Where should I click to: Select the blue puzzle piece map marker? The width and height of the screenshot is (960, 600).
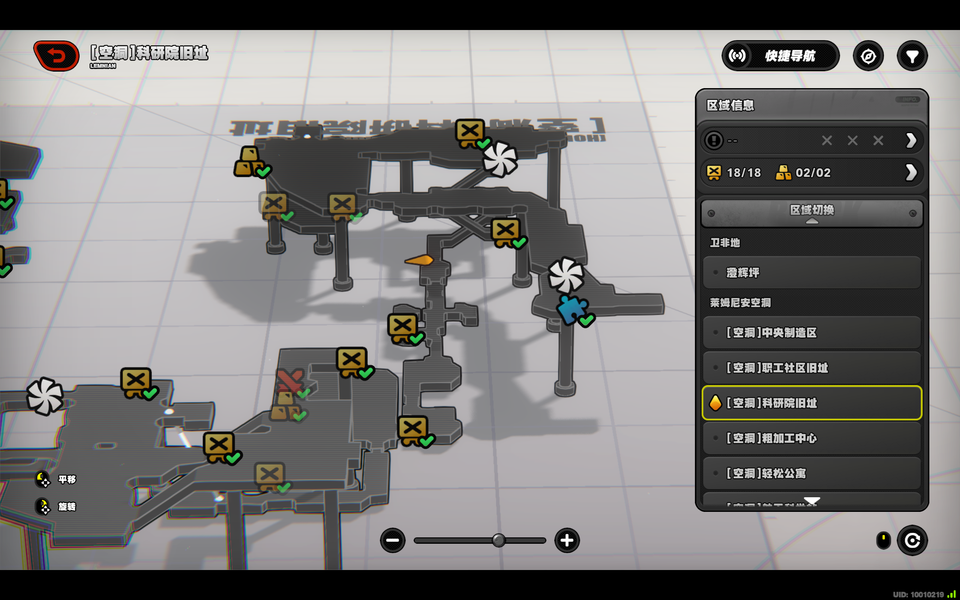coord(571,310)
